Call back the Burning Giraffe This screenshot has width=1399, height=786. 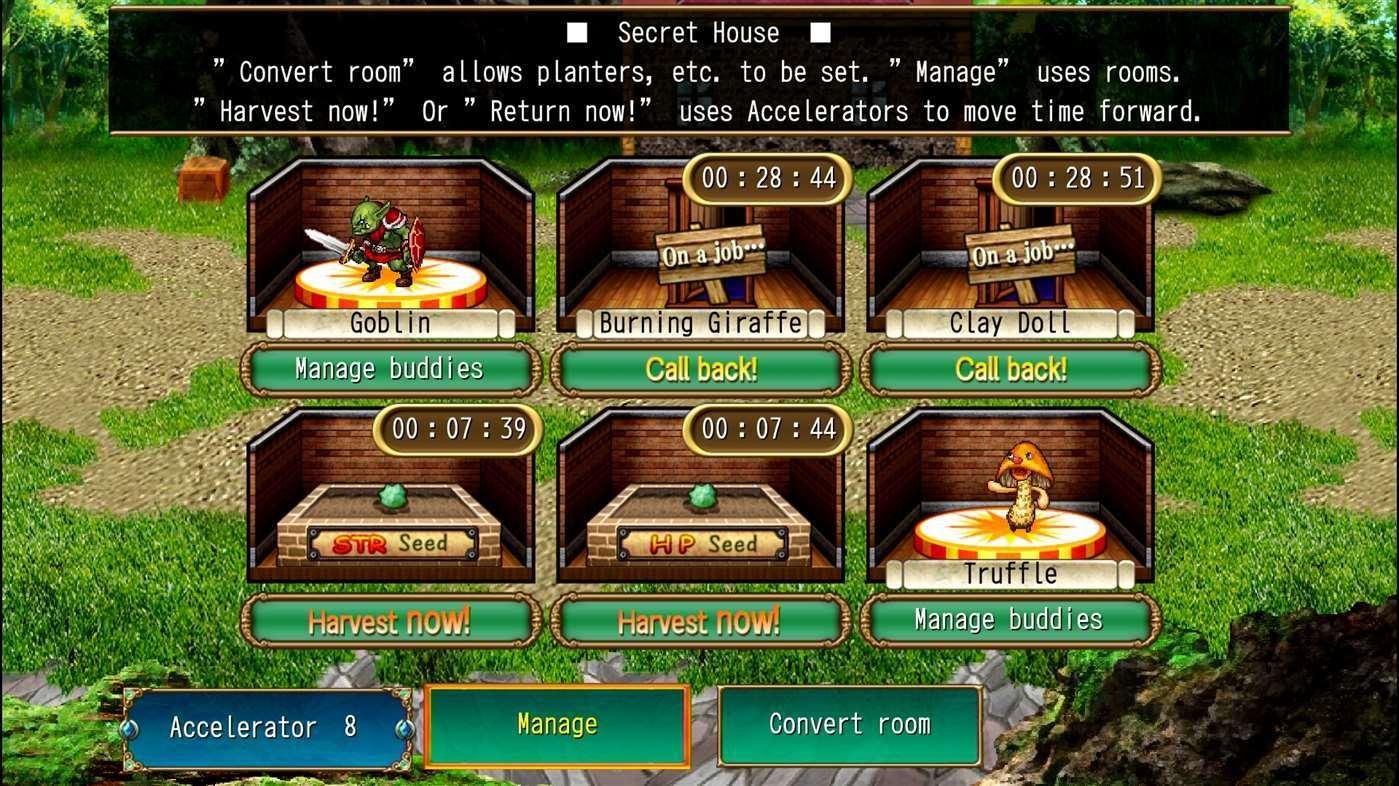700,369
